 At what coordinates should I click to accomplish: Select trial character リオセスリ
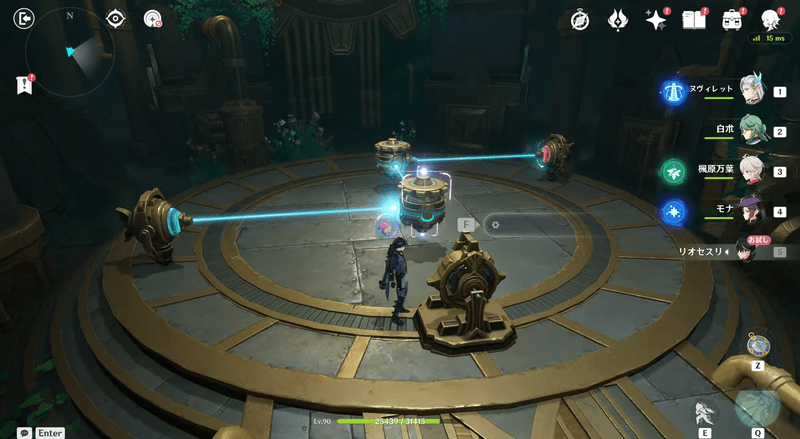pyautogui.click(x=750, y=251)
